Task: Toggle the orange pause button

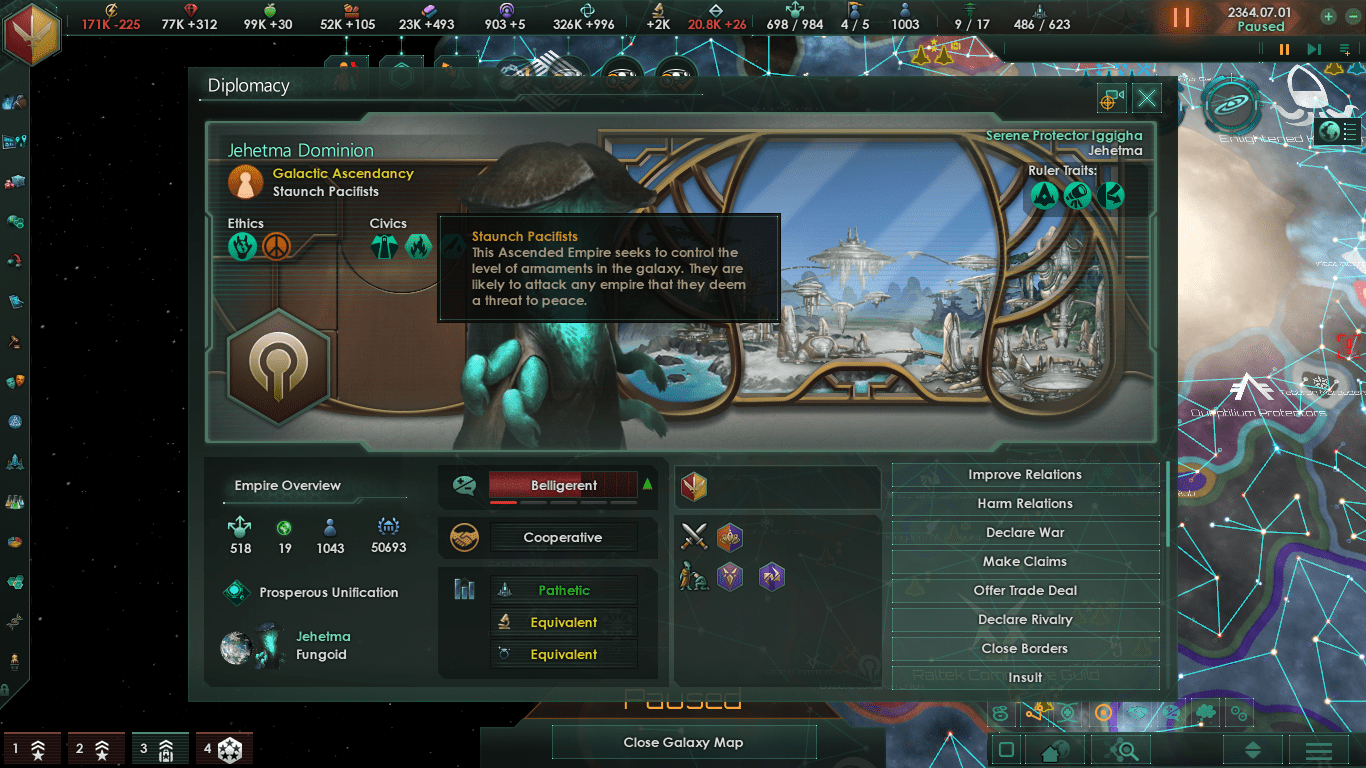Action: pos(1182,17)
